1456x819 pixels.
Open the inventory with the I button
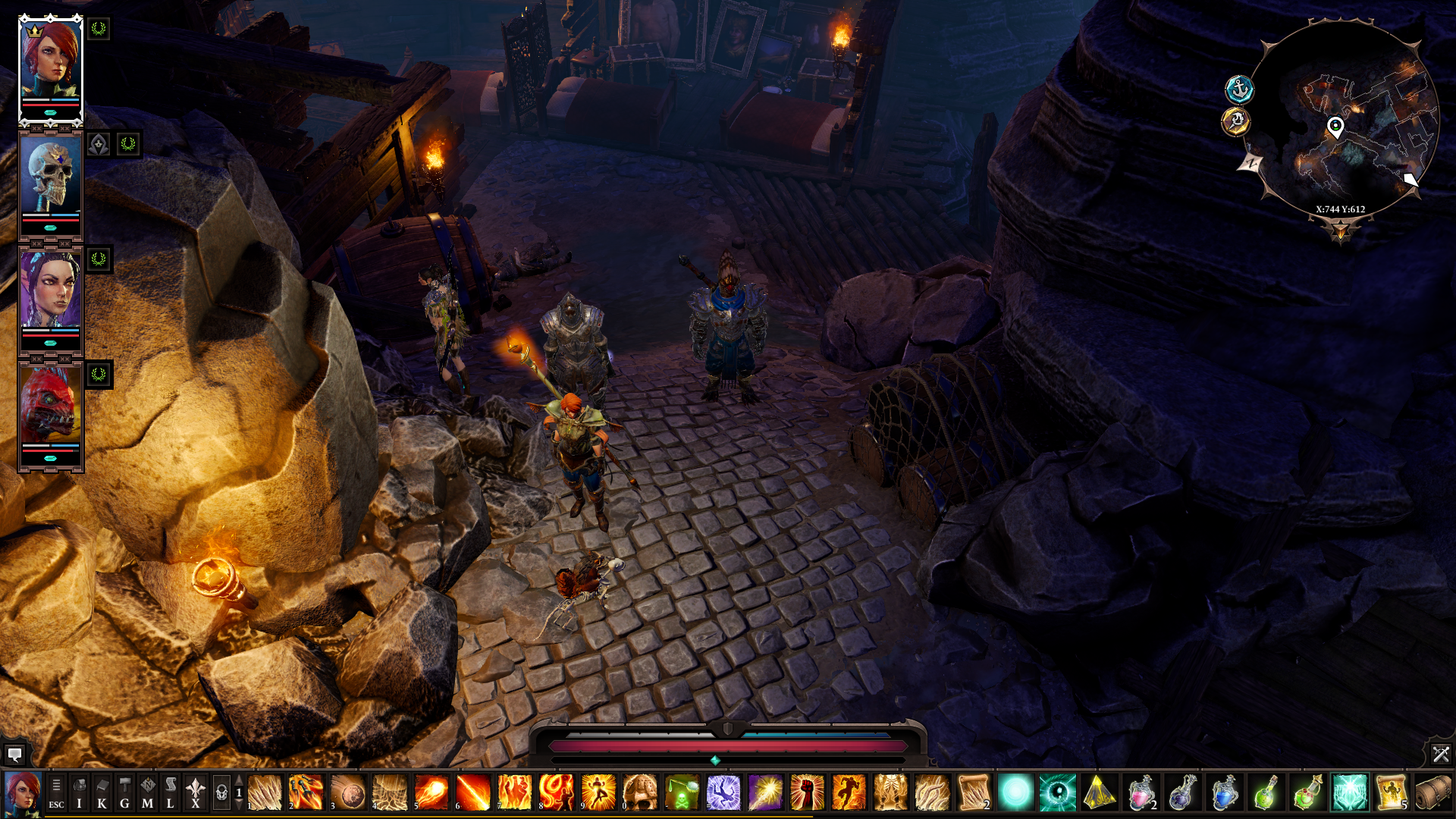[79, 792]
